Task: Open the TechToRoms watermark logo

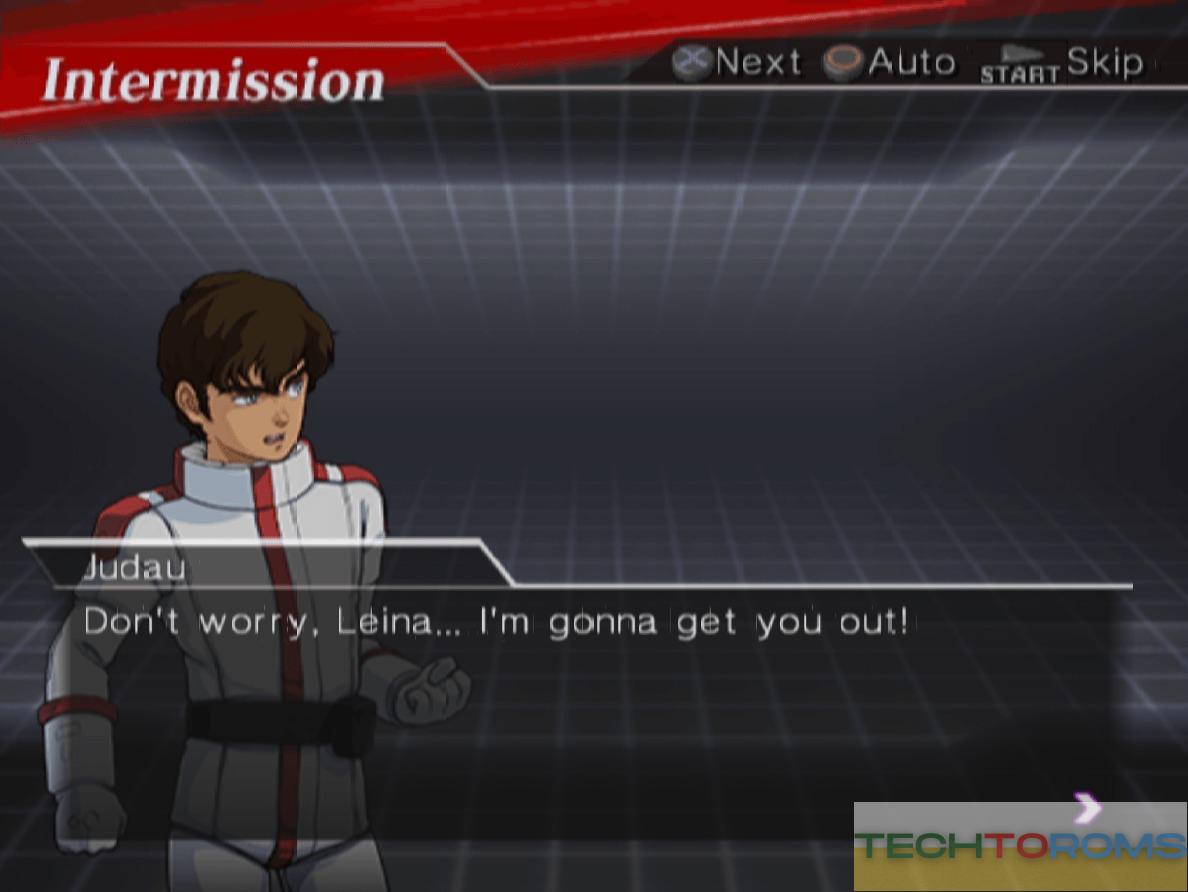Action: click(x=1020, y=846)
